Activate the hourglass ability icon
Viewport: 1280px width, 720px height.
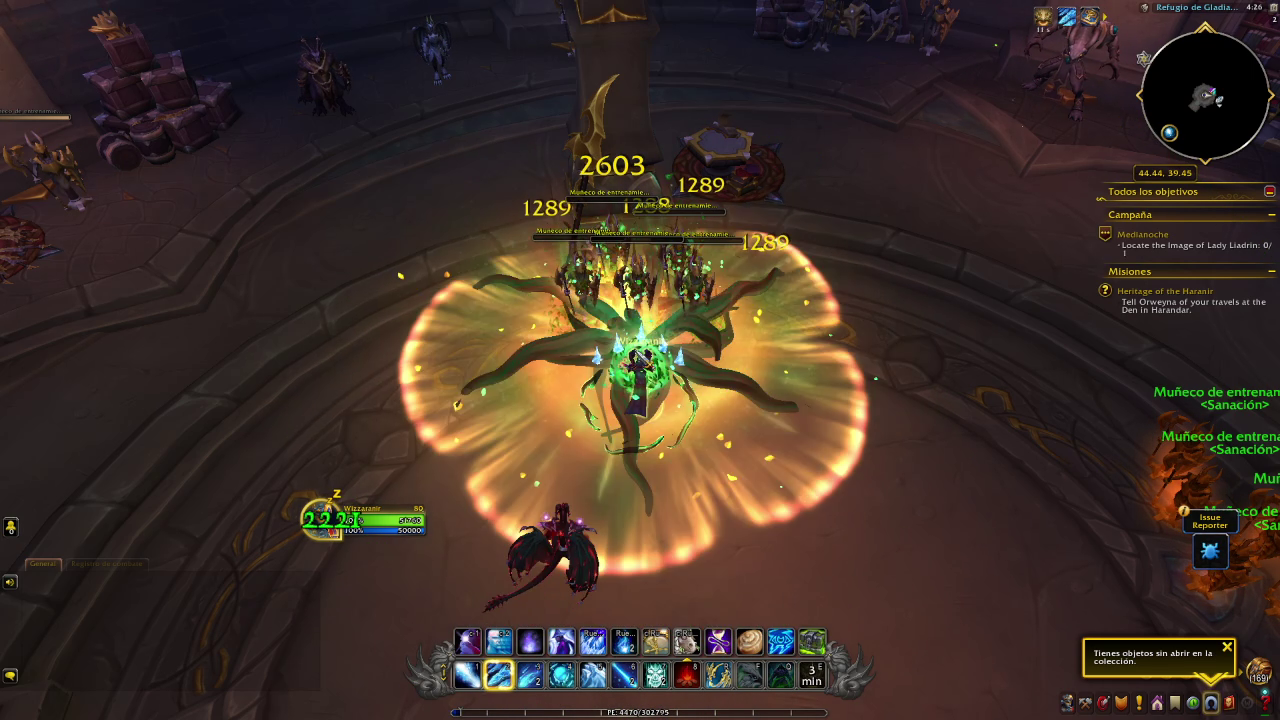pyautogui.click(x=718, y=641)
